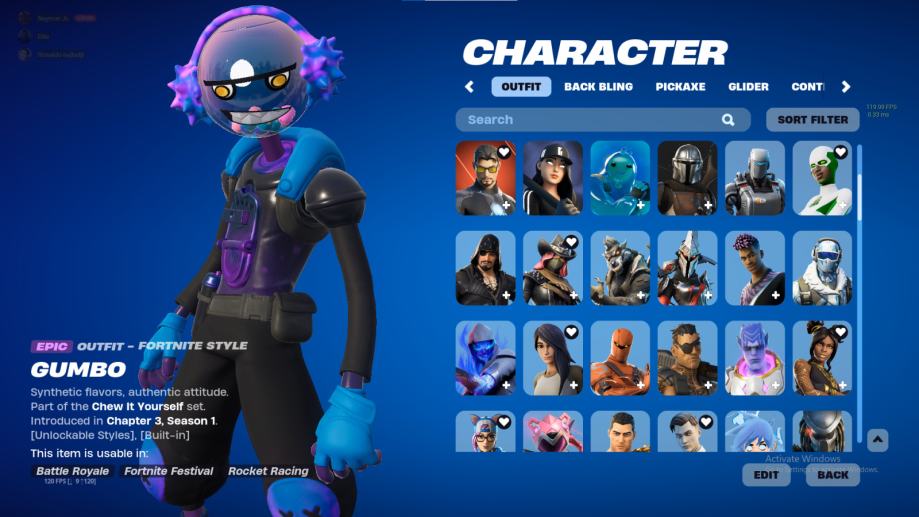
Task: Pick the pink bear Cuddle Team outfit
Action: (x=552, y=432)
